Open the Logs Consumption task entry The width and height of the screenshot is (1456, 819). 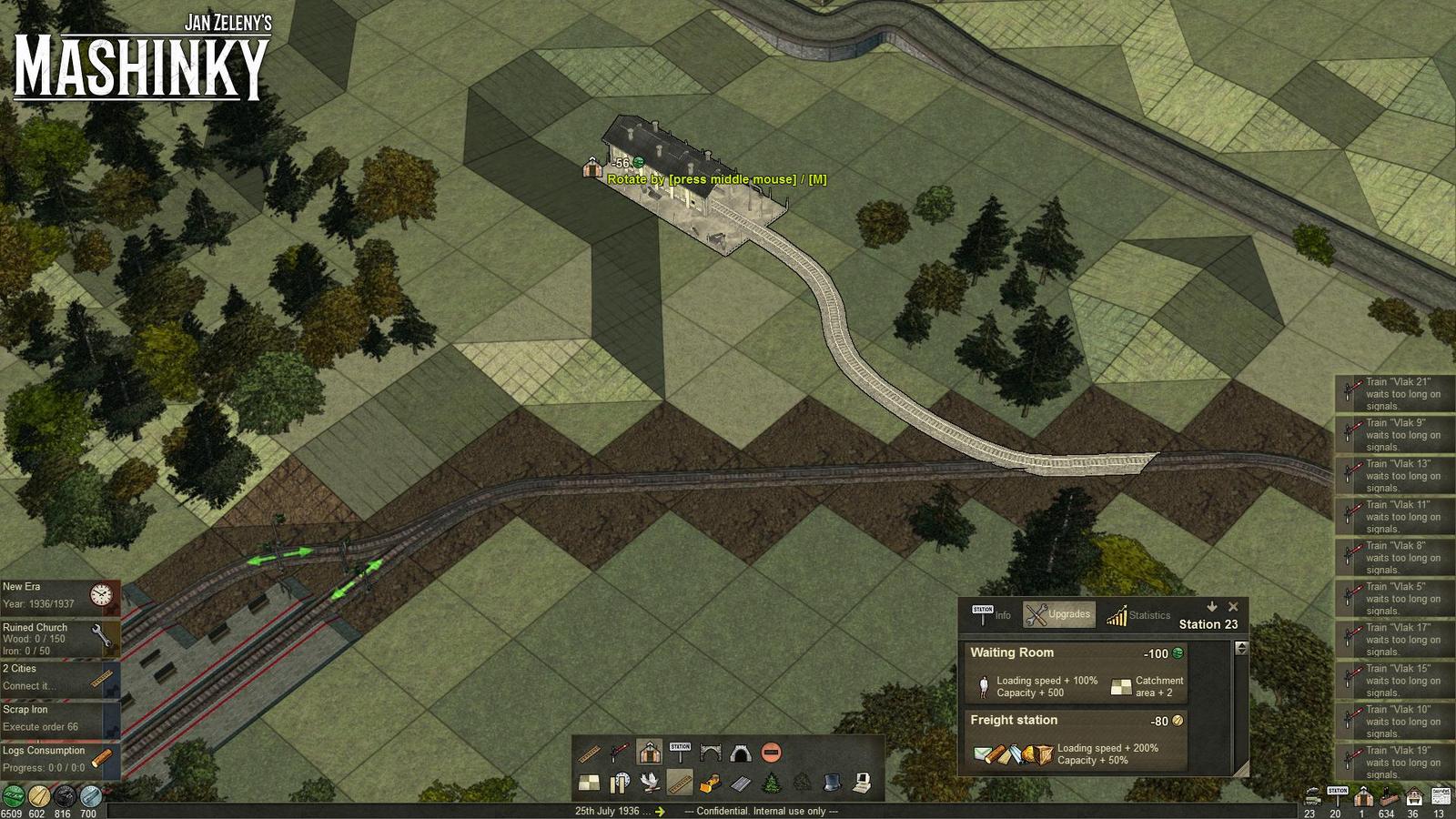pos(60,760)
